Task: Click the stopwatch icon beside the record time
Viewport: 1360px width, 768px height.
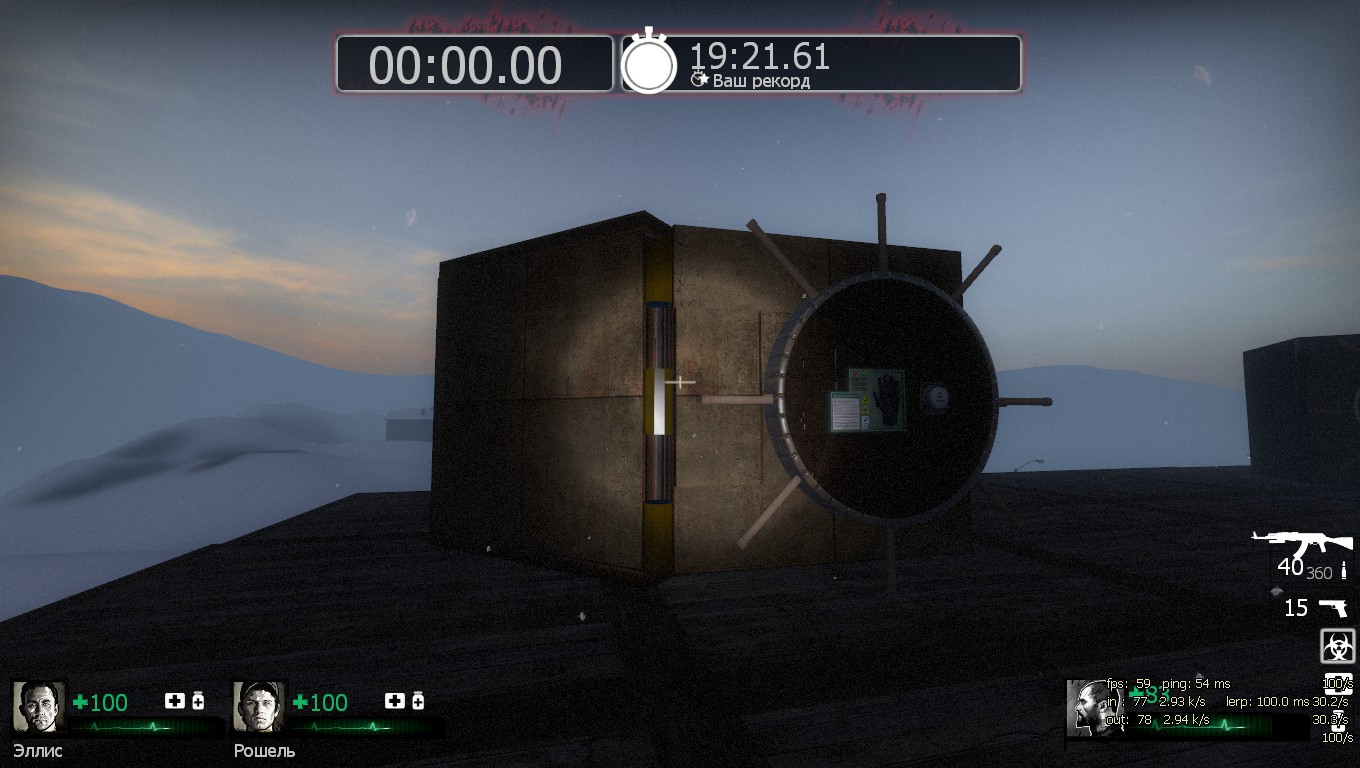Action: point(649,64)
